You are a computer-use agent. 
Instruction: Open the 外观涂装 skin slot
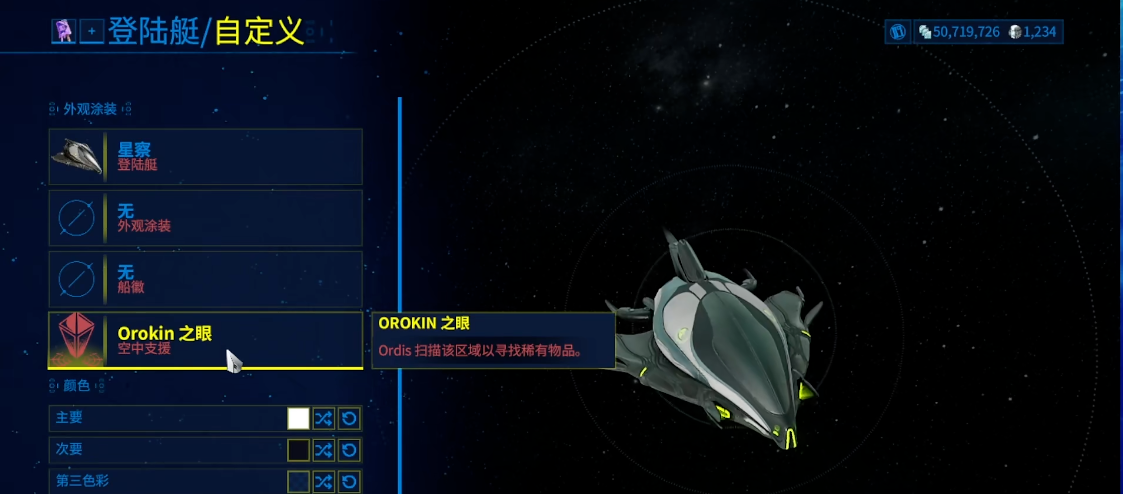pyautogui.click(x=205, y=218)
